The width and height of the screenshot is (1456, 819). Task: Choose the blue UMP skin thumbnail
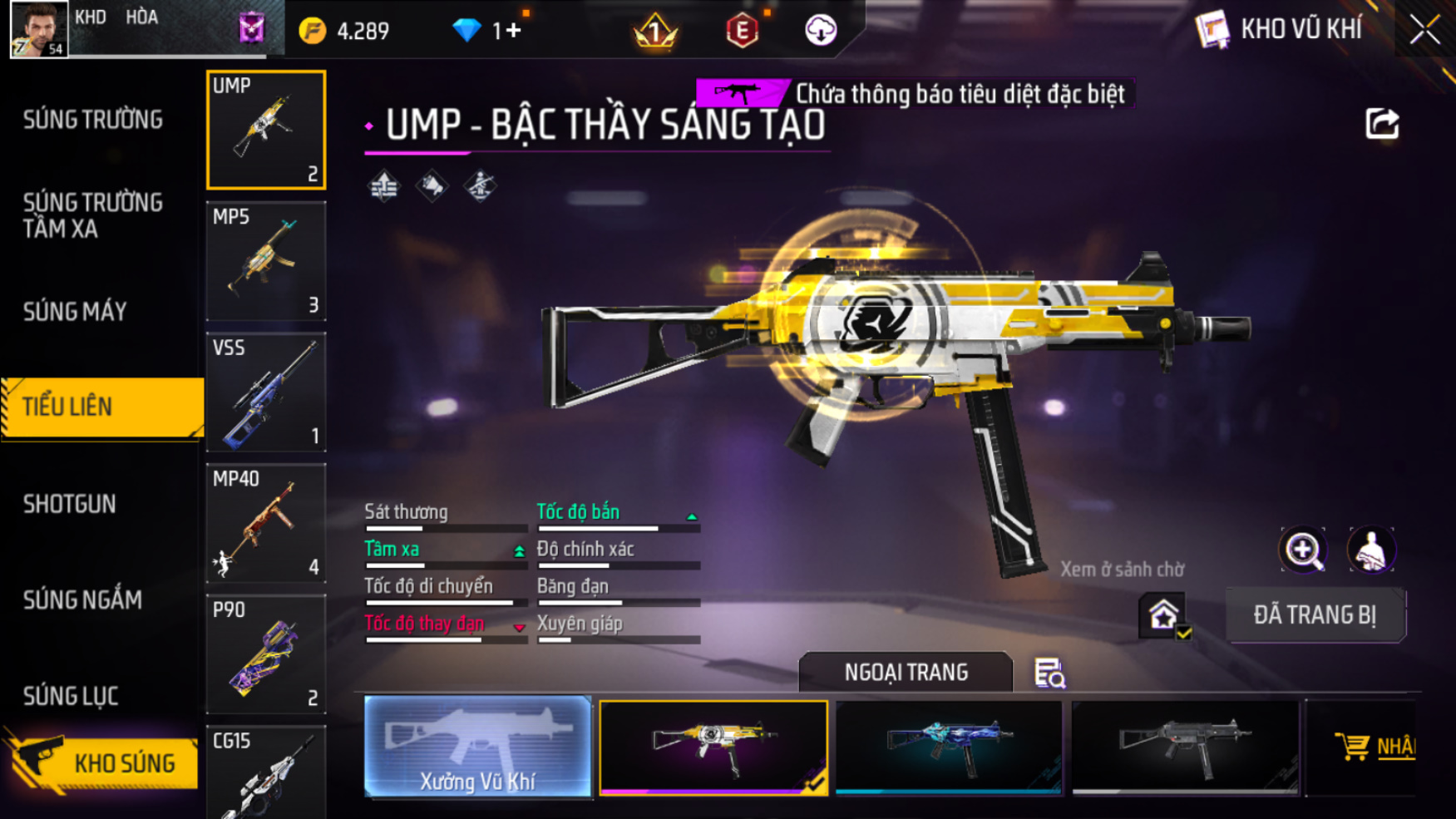[x=949, y=747]
